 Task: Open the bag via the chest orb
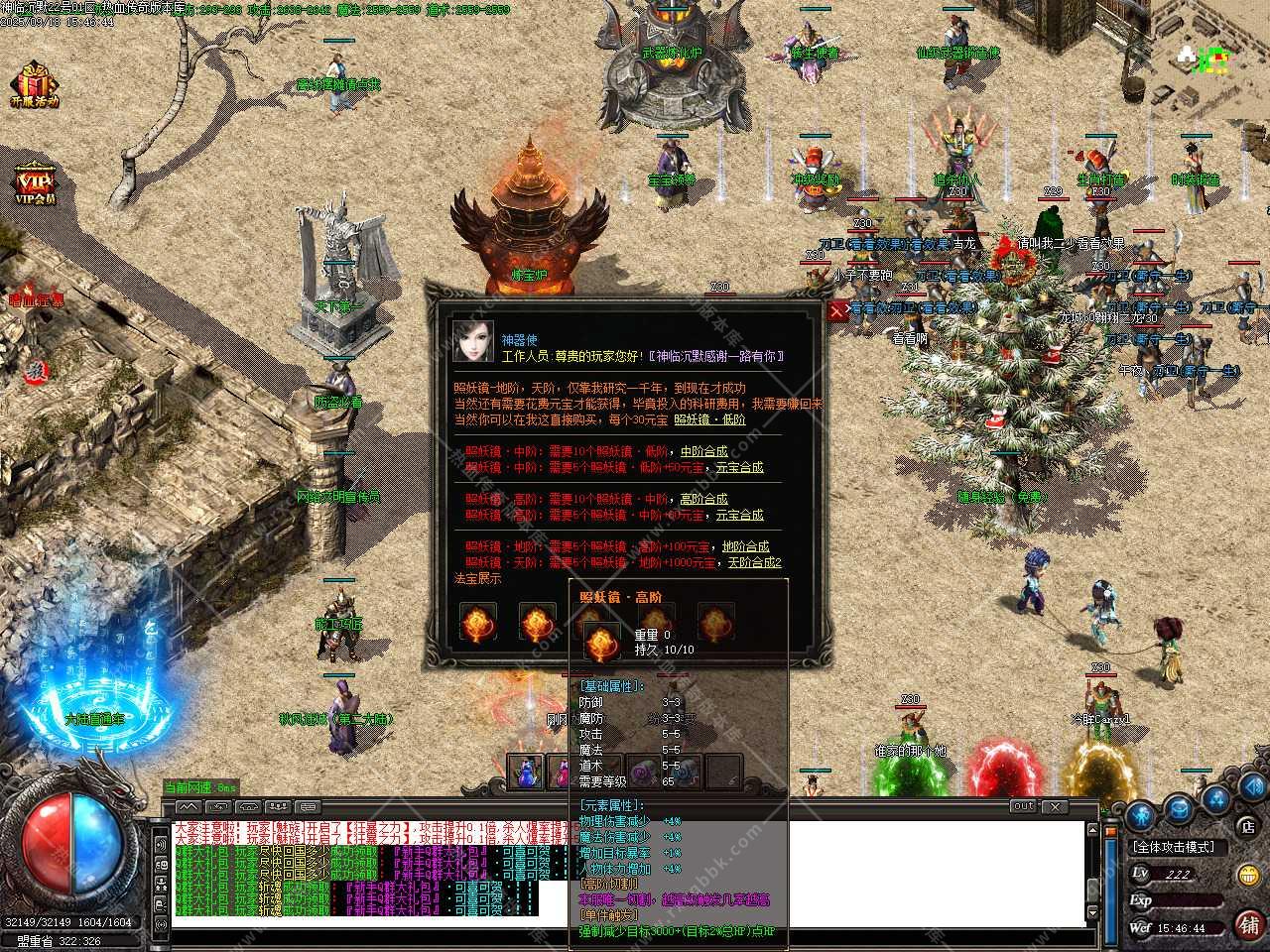1178,808
